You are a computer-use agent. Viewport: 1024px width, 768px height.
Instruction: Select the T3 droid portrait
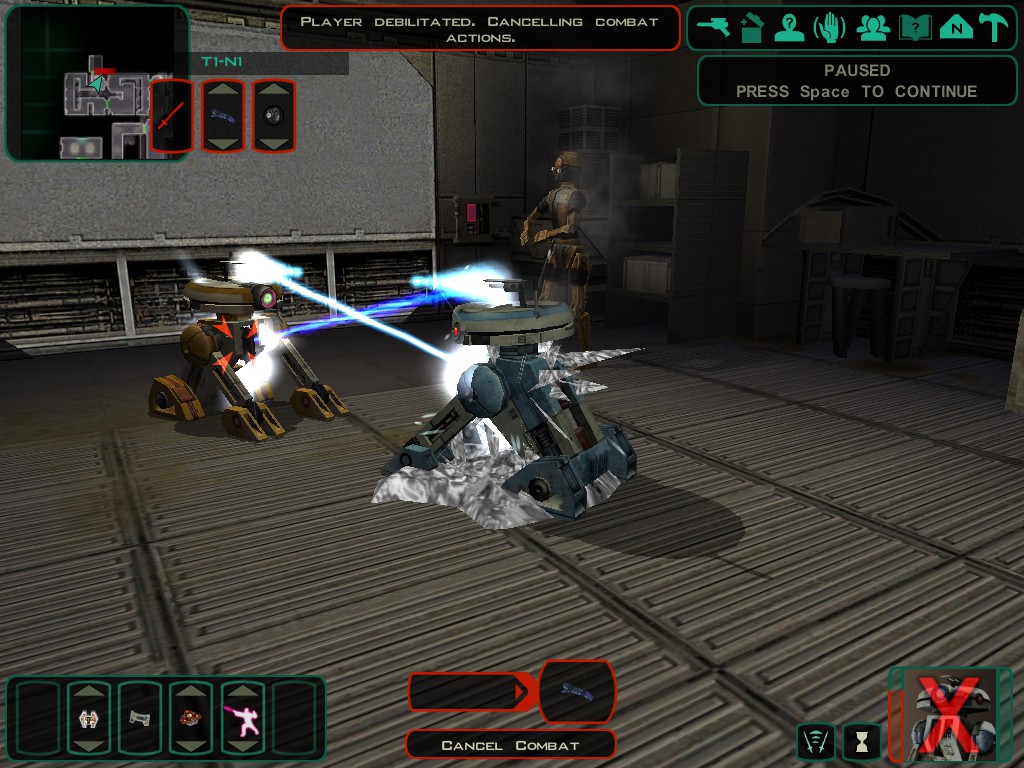(948, 714)
